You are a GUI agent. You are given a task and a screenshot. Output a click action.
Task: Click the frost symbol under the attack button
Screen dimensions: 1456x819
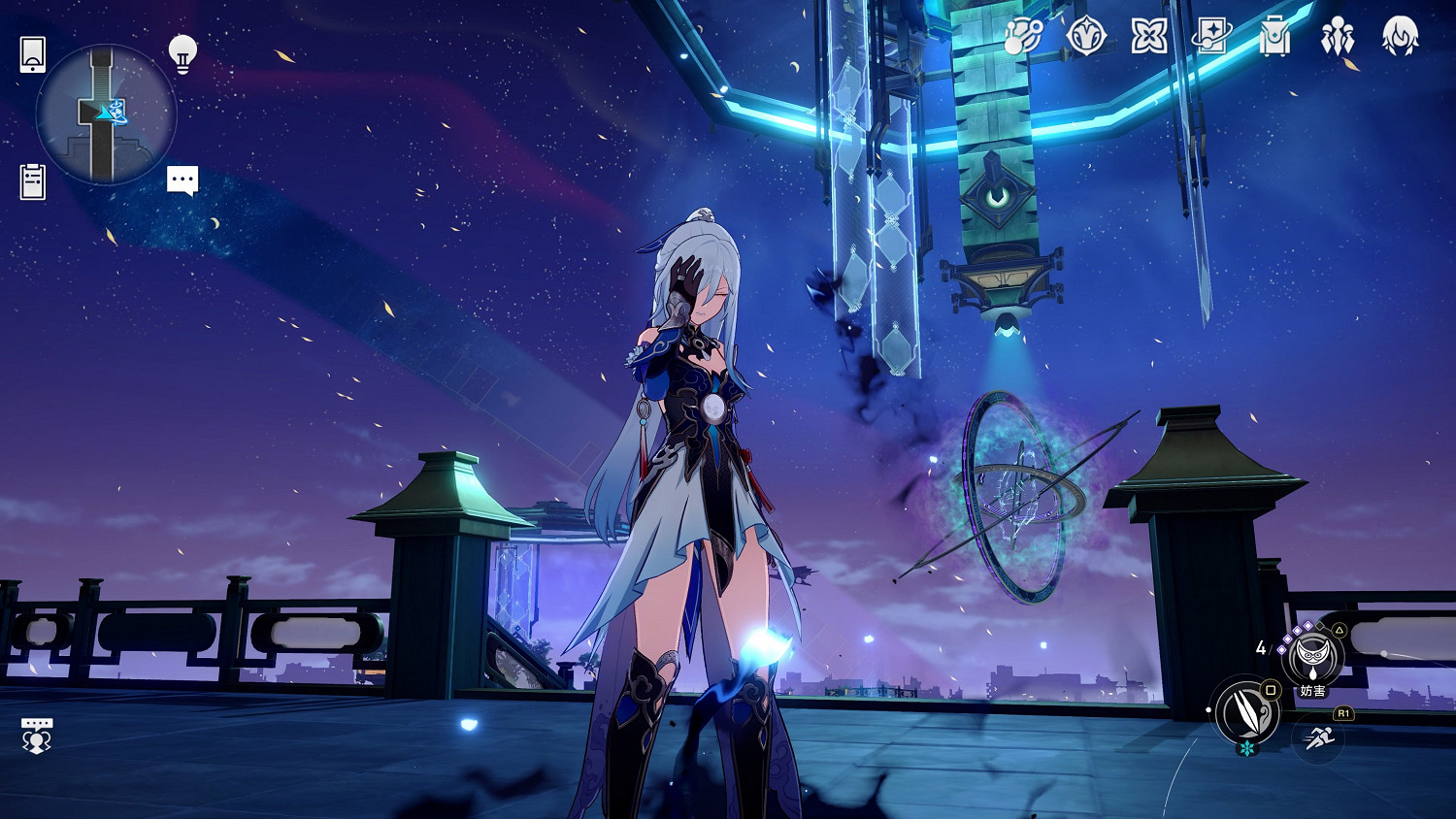[x=1245, y=749]
